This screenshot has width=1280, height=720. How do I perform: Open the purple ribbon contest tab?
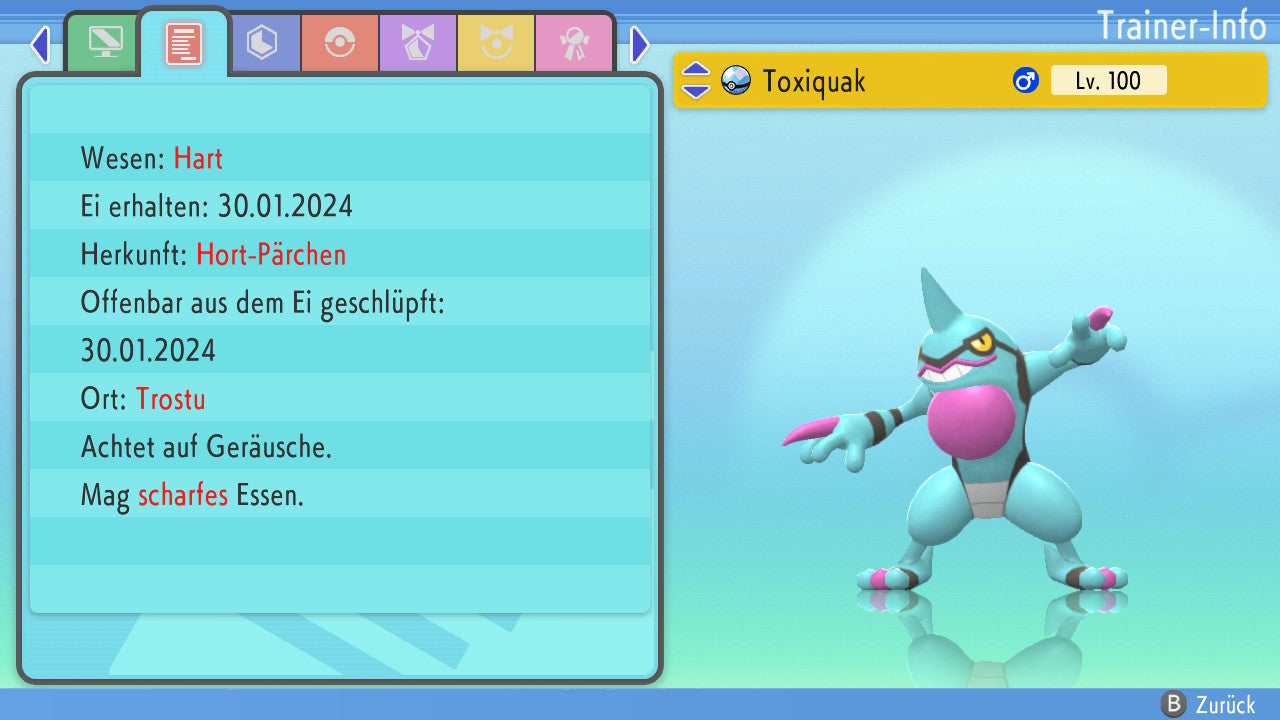(418, 44)
